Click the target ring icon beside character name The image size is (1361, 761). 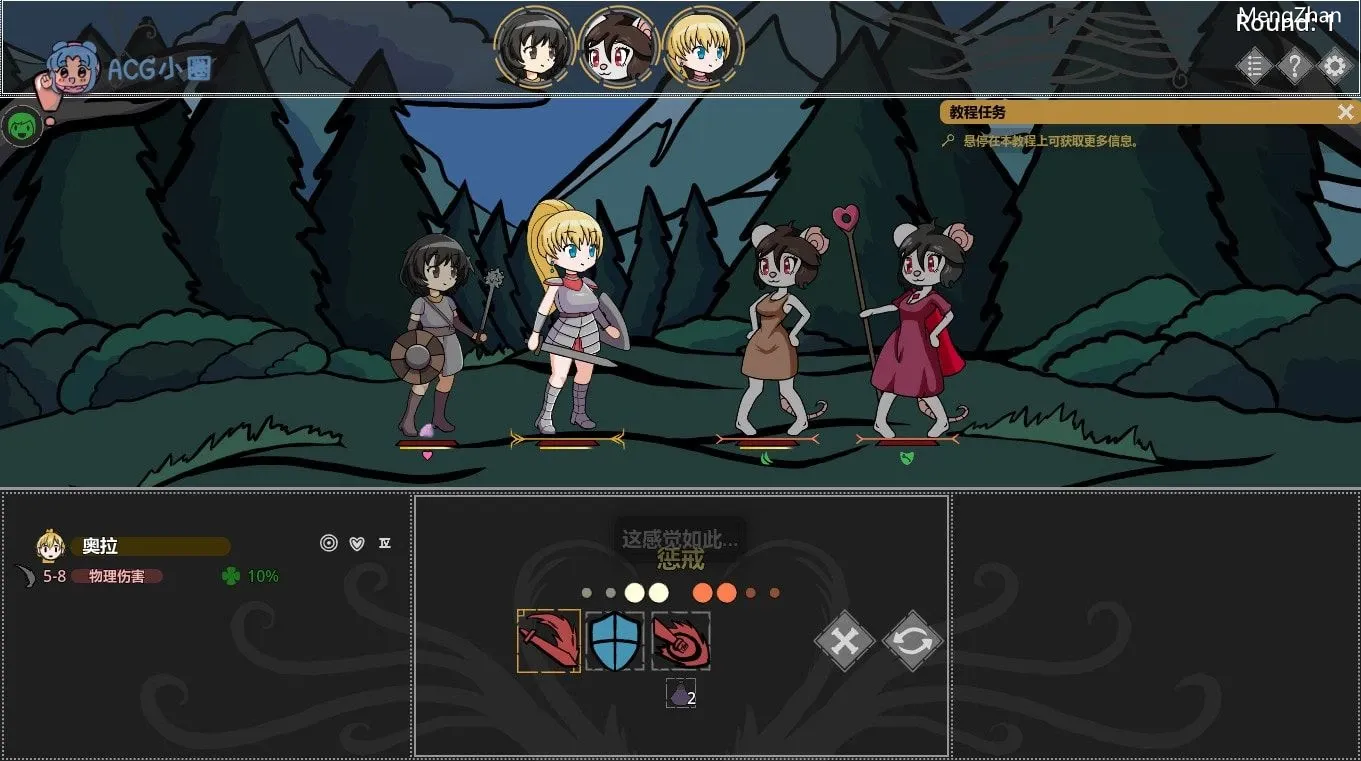point(328,543)
